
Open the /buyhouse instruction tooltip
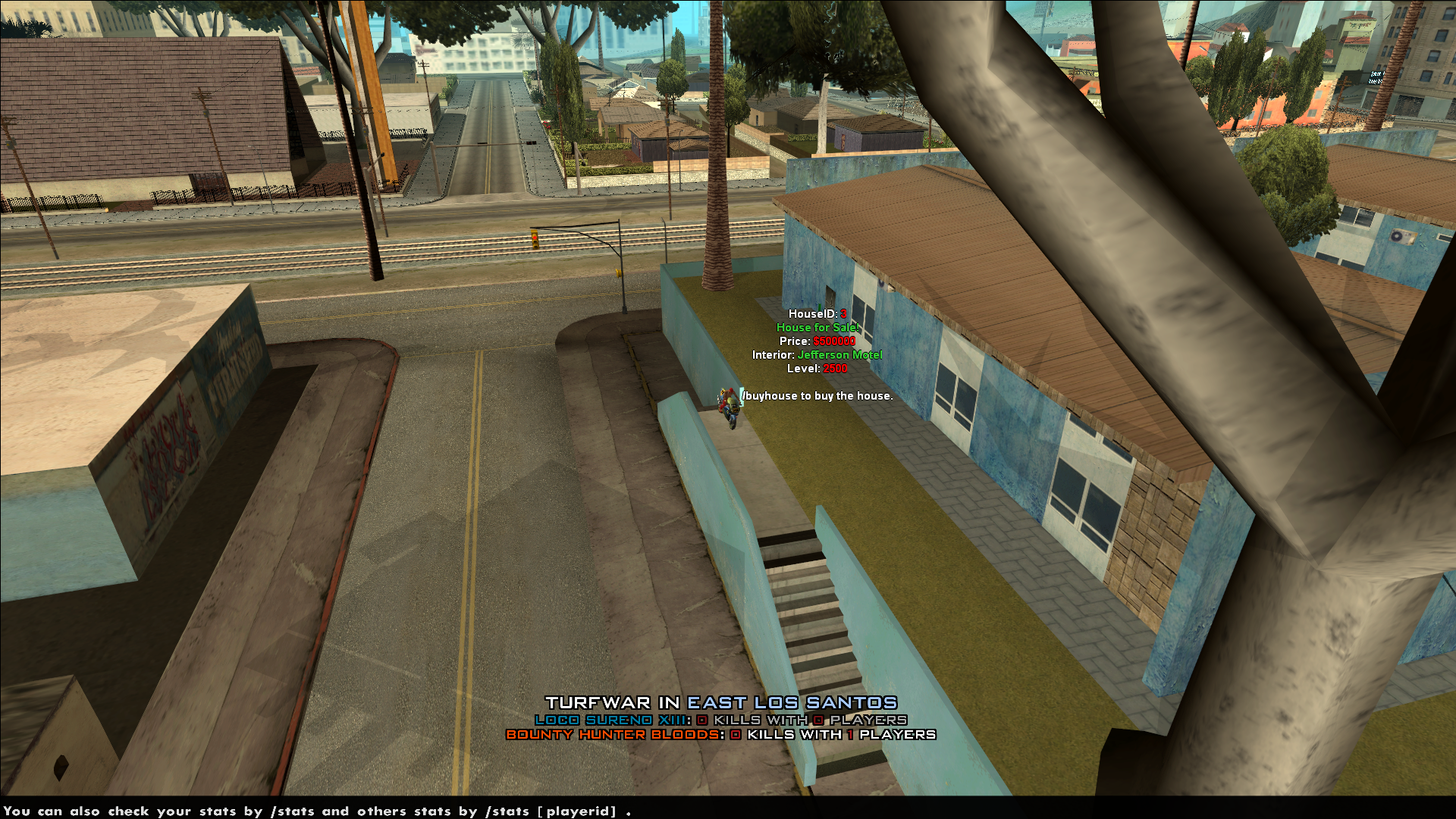[817, 396]
